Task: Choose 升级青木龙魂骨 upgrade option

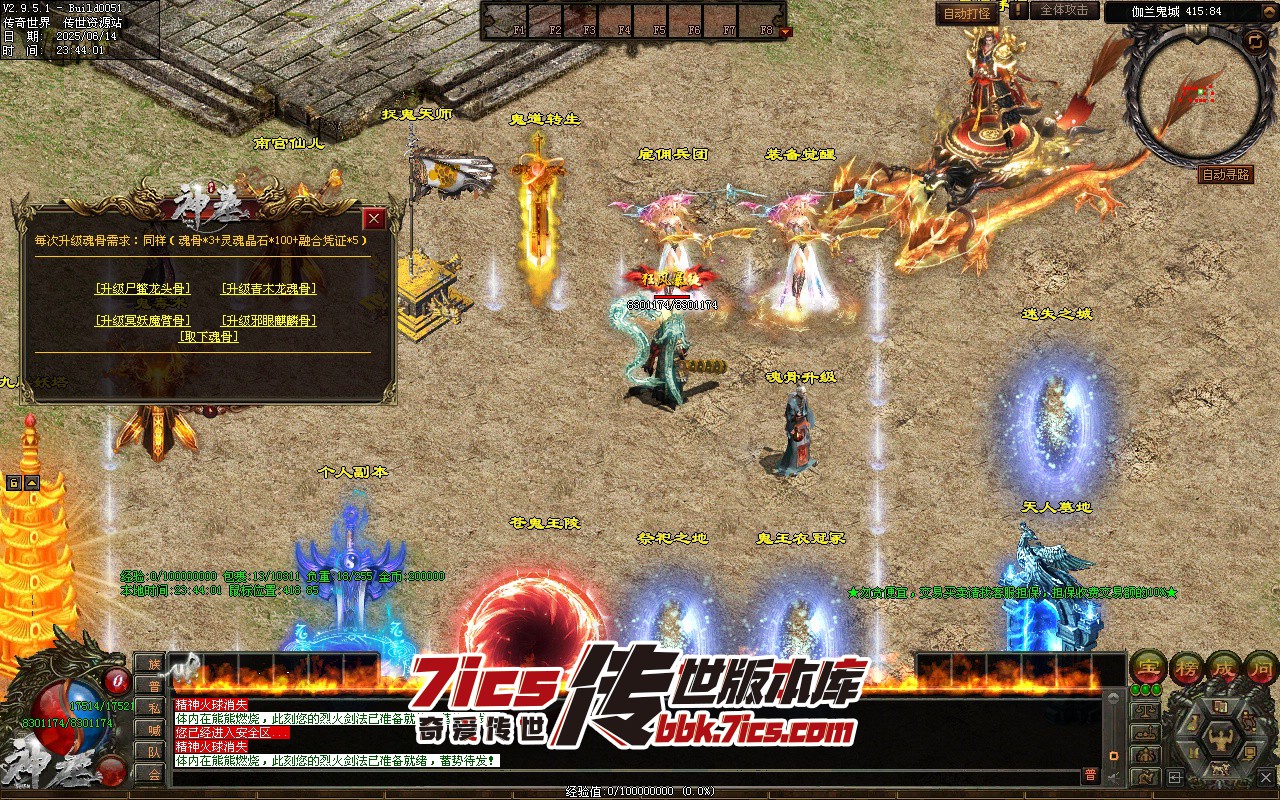Action: tap(268, 289)
